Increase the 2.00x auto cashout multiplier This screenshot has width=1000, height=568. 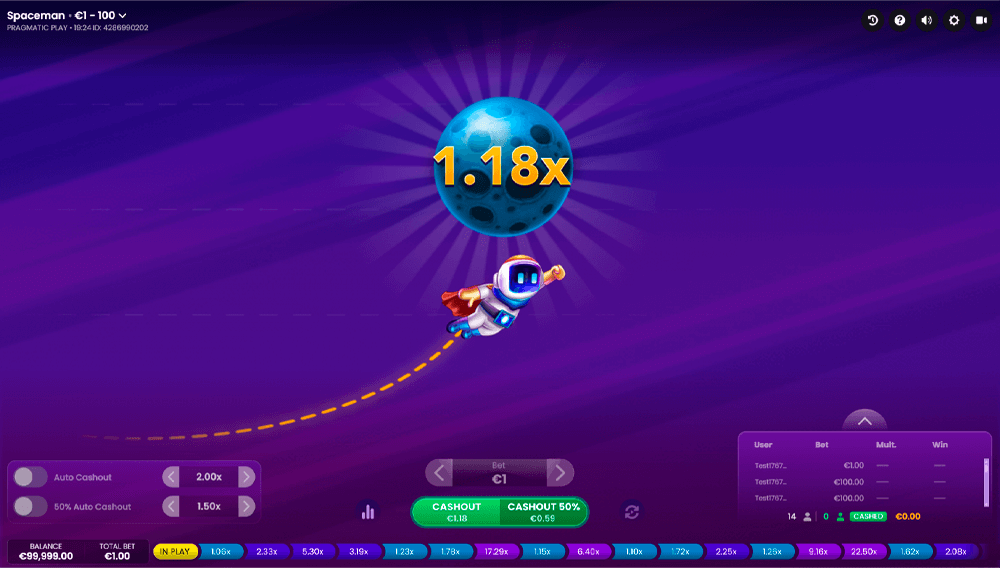(246, 477)
